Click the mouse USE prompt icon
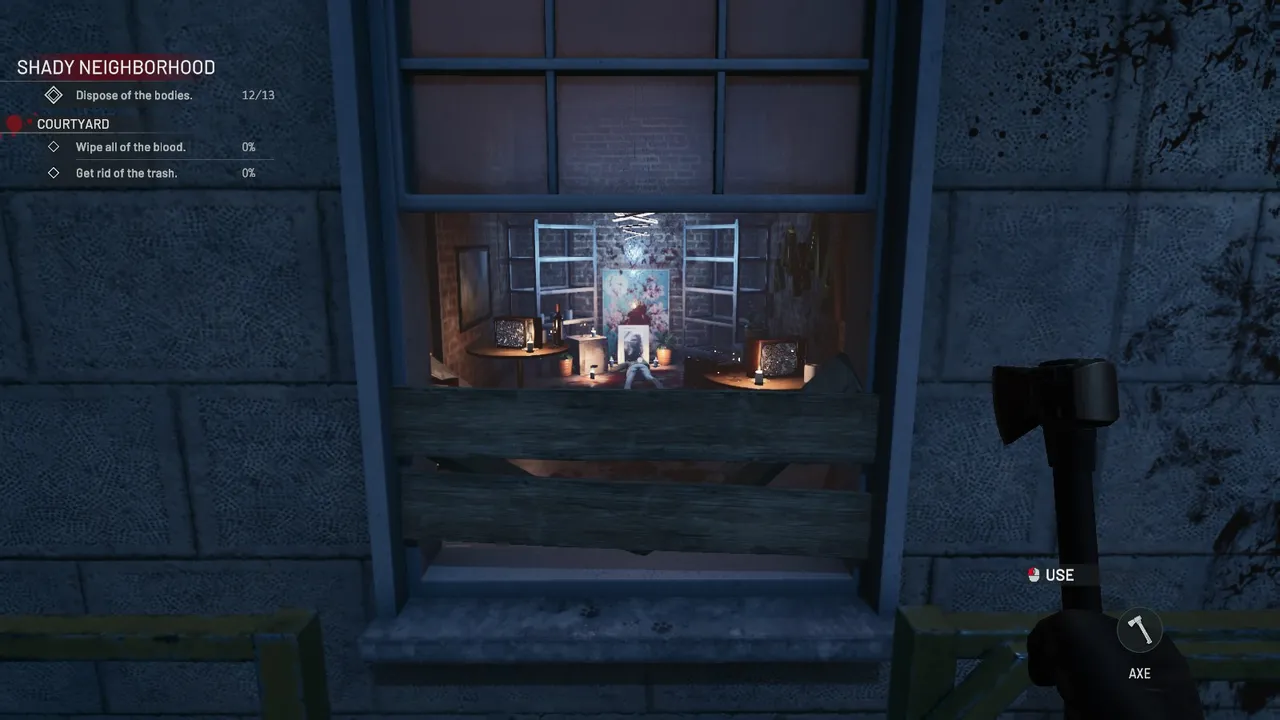Viewport: 1280px width, 720px height. pos(1032,575)
